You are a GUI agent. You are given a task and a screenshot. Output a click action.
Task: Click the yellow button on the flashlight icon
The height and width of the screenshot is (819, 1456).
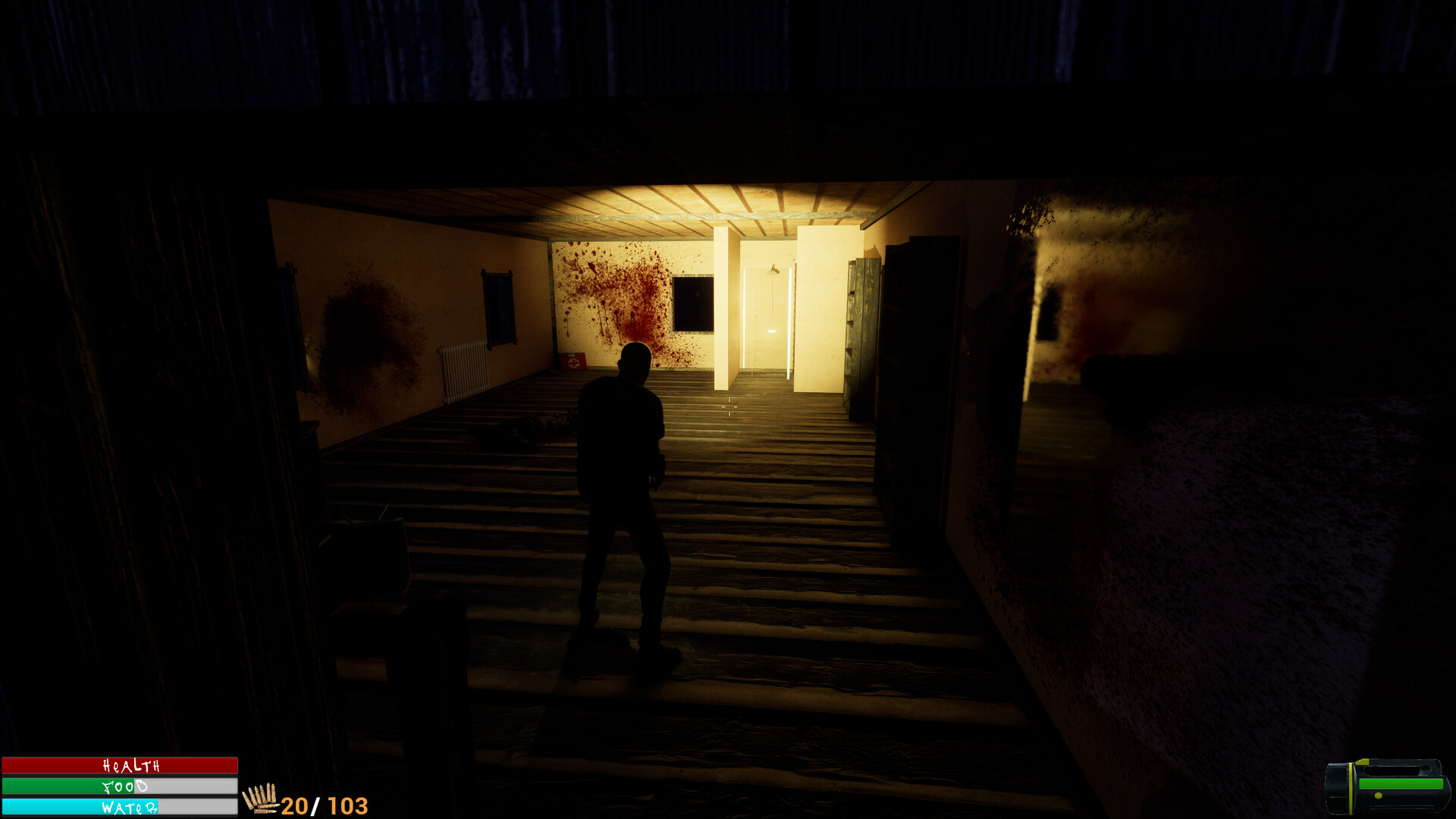(x=1378, y=795)
